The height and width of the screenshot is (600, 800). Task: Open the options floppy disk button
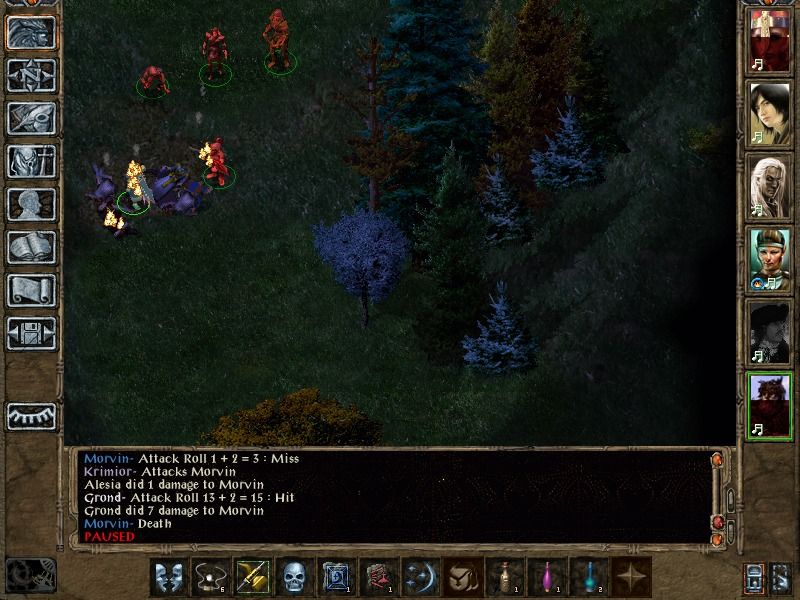[x=31, y=333]
